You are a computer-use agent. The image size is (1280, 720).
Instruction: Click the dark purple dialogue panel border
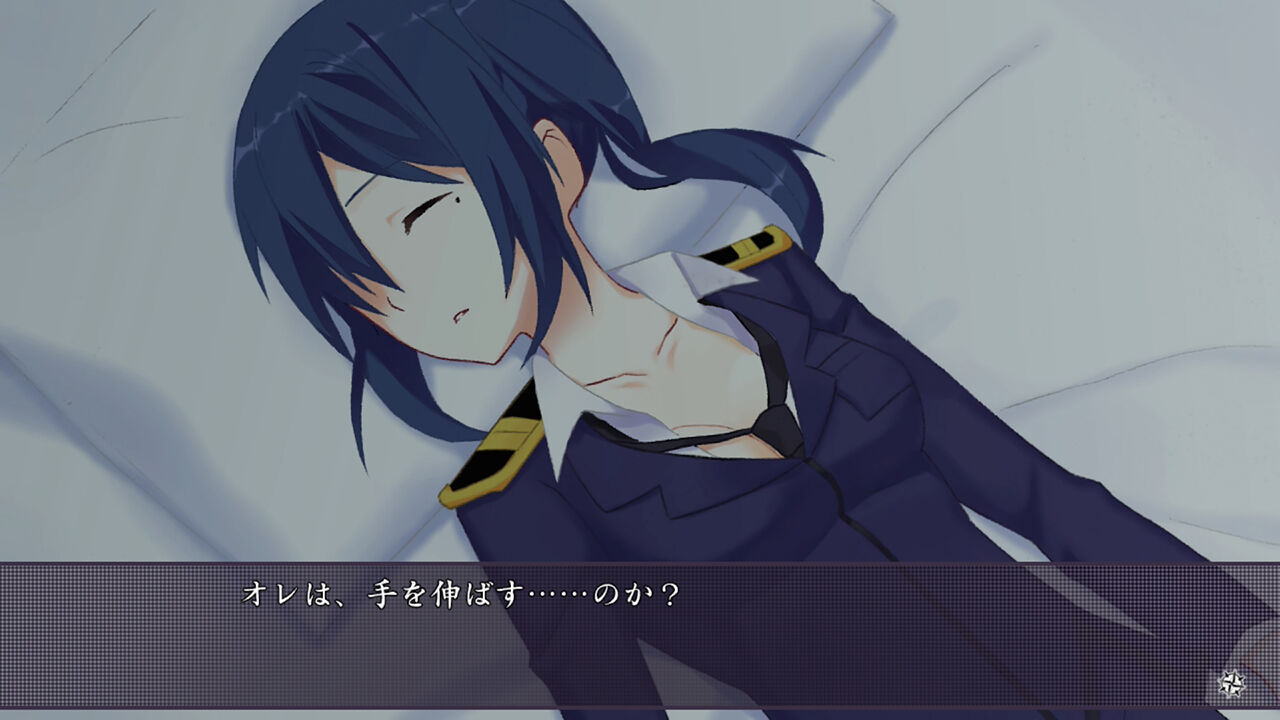click(x=640, y=565)
